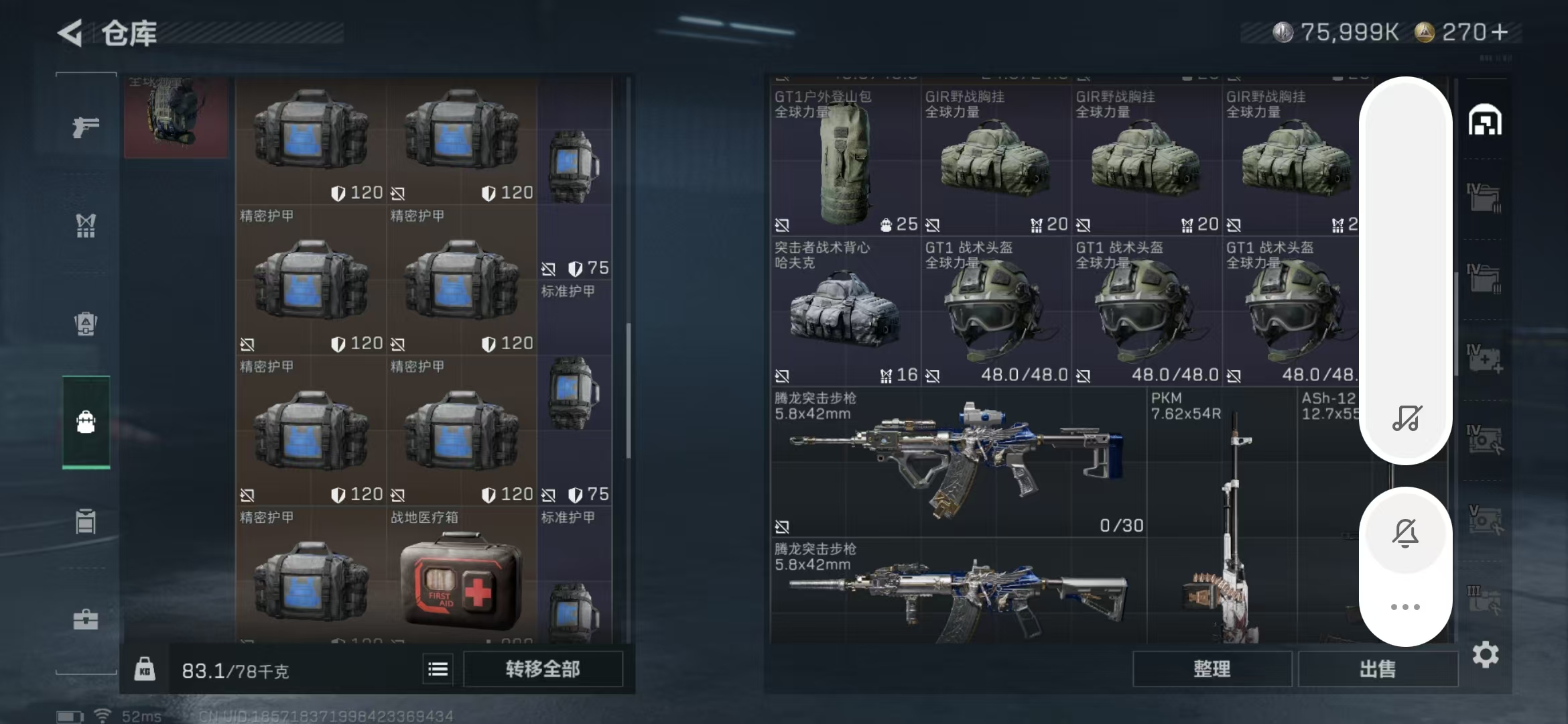The width and height of the screenshot is (1568, 724).
Task: Open the stash home icon tab
Action: click(1485, 121)
